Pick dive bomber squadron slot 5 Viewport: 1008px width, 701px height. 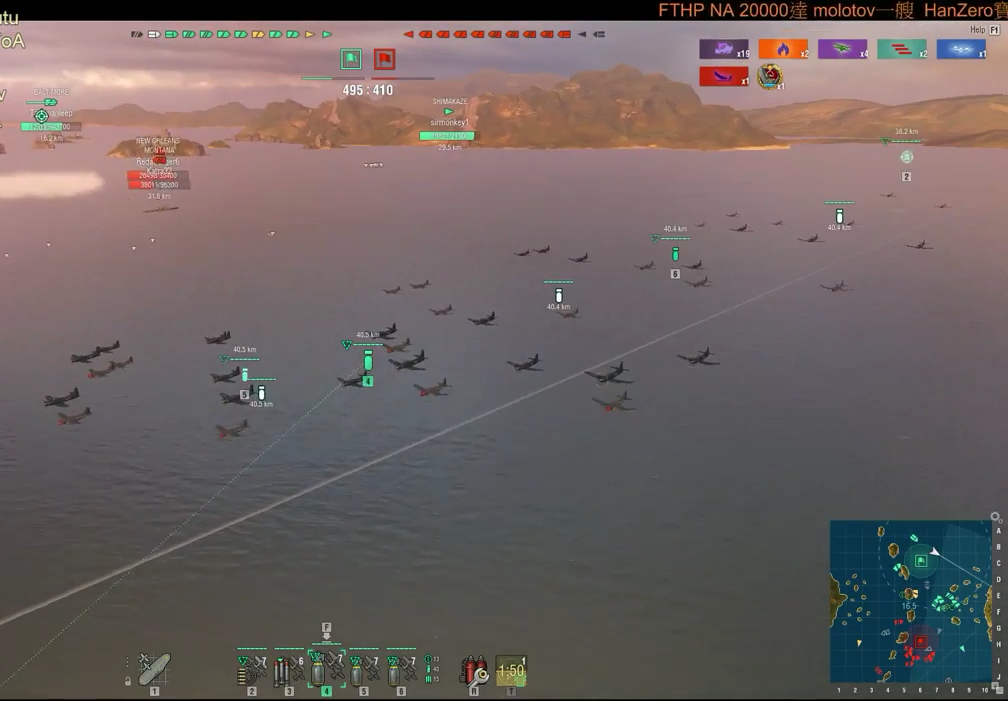[363, 670]
